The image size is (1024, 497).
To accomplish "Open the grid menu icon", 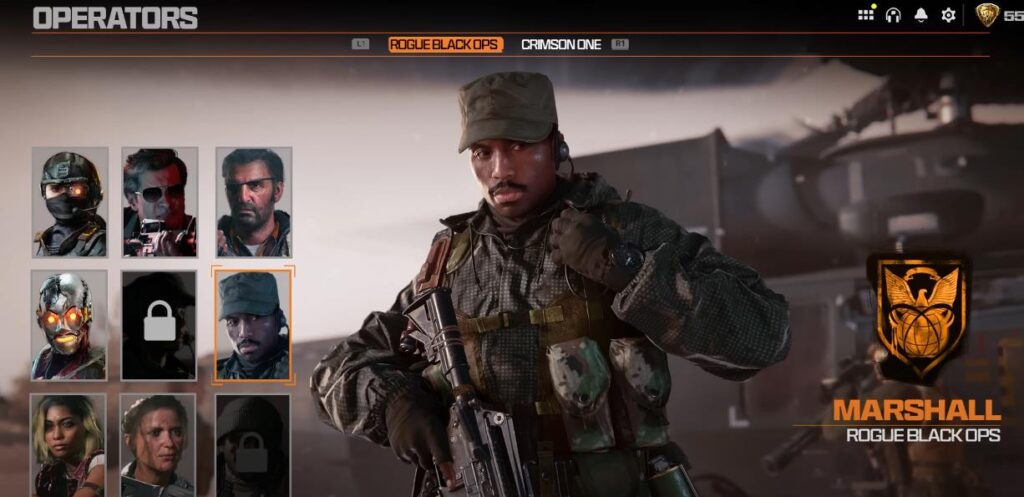I will (x=866, y=15).
